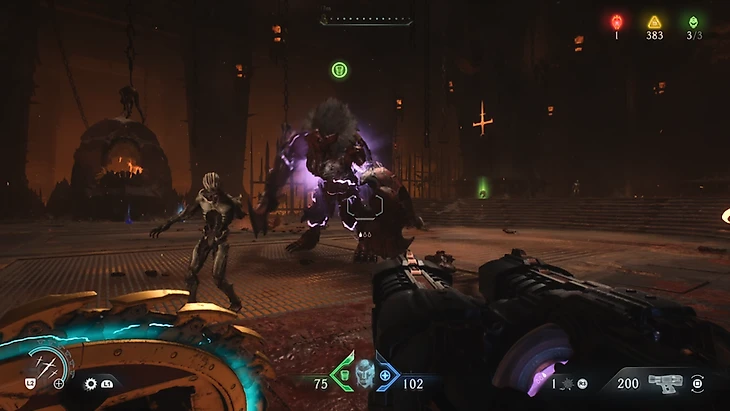Click the green armor shield icon
Image resolution: width=730 pixels, height=411 pixels.
coord(344,375)
